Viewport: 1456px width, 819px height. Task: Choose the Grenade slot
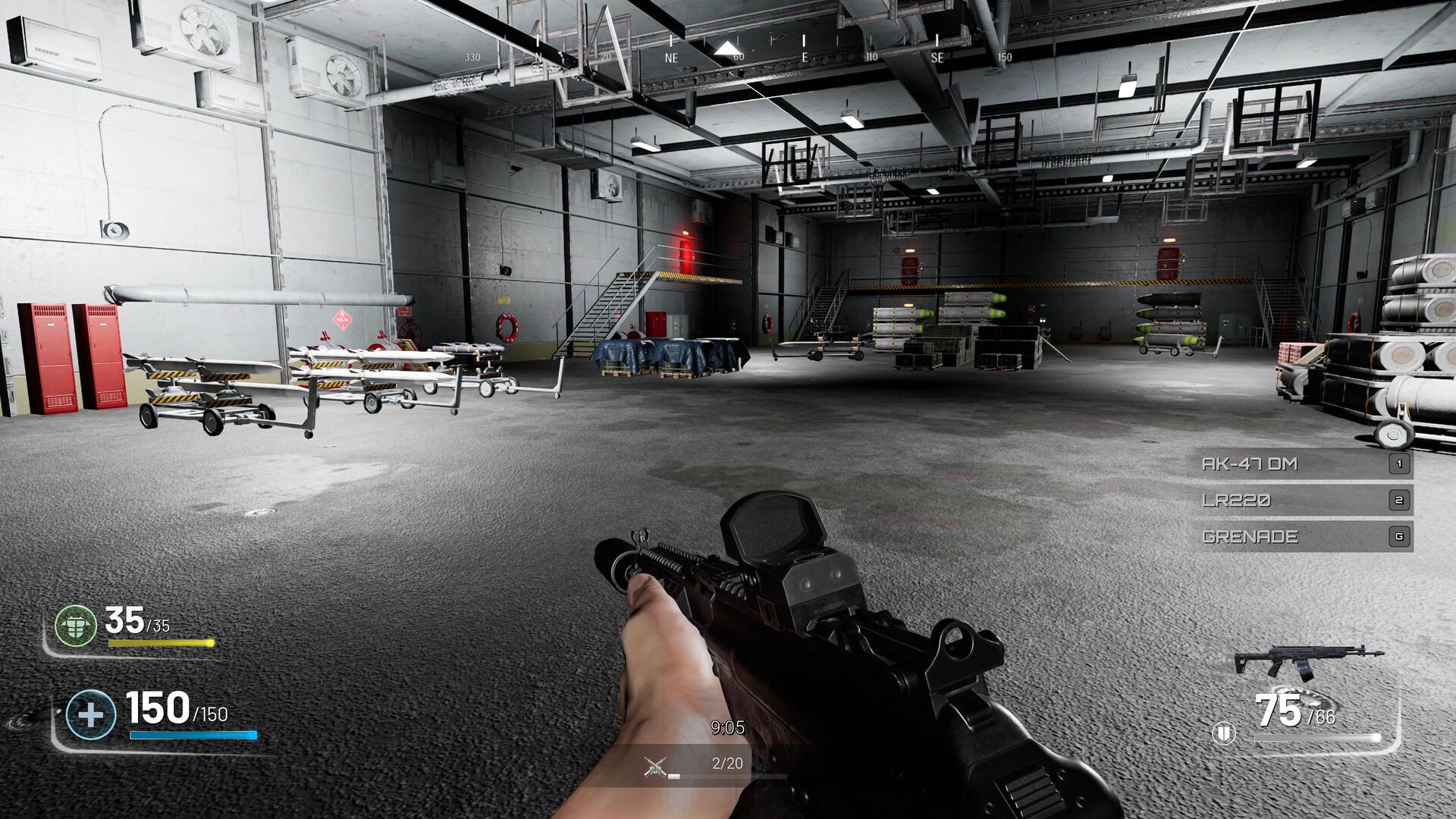(x=1299, y=537)
